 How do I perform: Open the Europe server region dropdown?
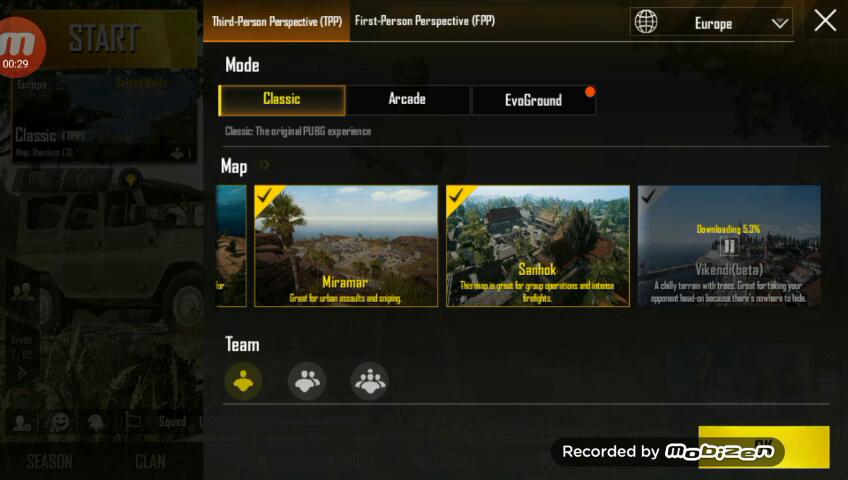coord(711,23)
